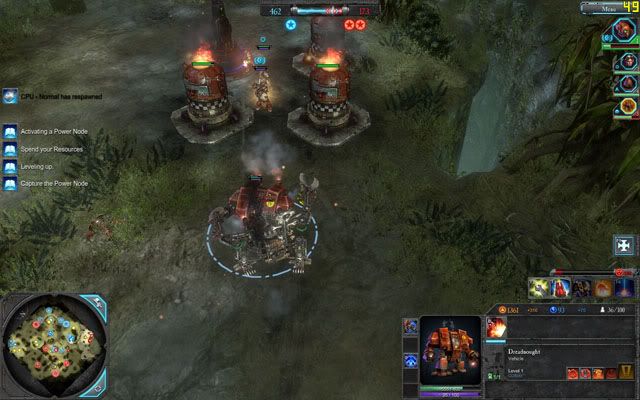Open the 'Activating a Power Node' hint
This screenshot has width=640, height=400.
tap(10, 132)
